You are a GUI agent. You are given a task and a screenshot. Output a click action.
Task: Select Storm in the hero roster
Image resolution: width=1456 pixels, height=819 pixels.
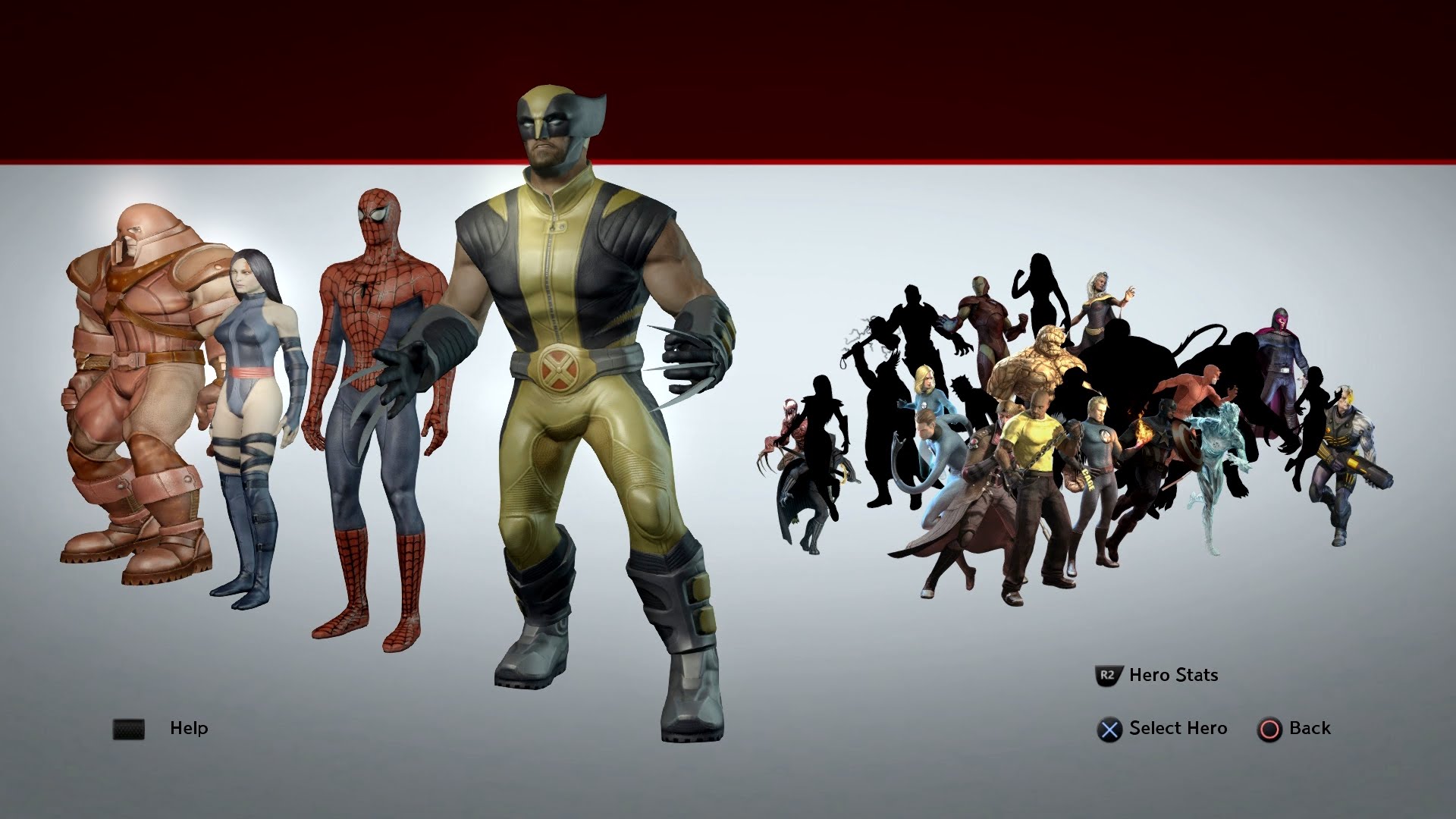pyautogui.click(x=1101, y=307)
